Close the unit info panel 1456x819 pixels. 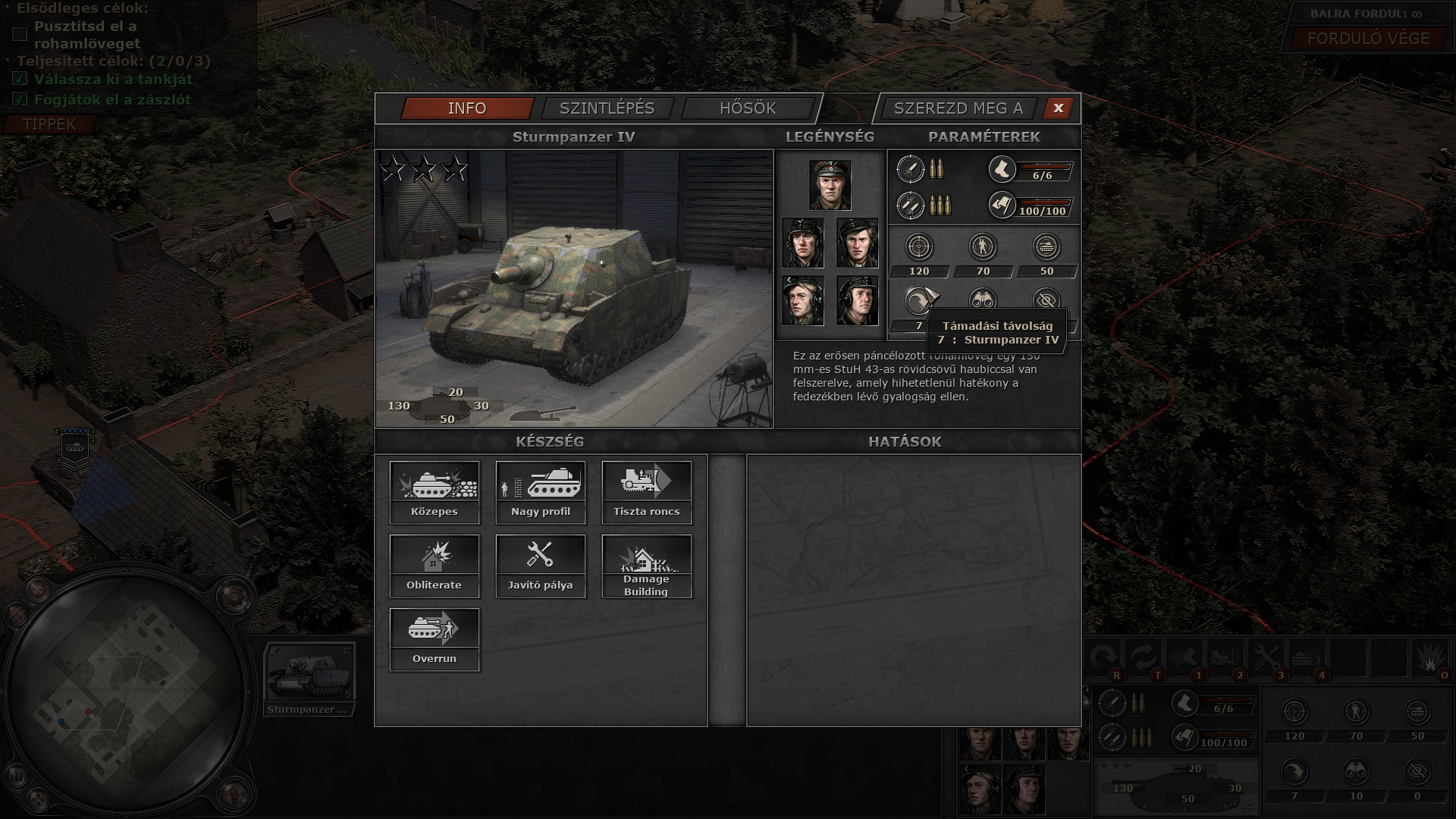(1058, 108)
